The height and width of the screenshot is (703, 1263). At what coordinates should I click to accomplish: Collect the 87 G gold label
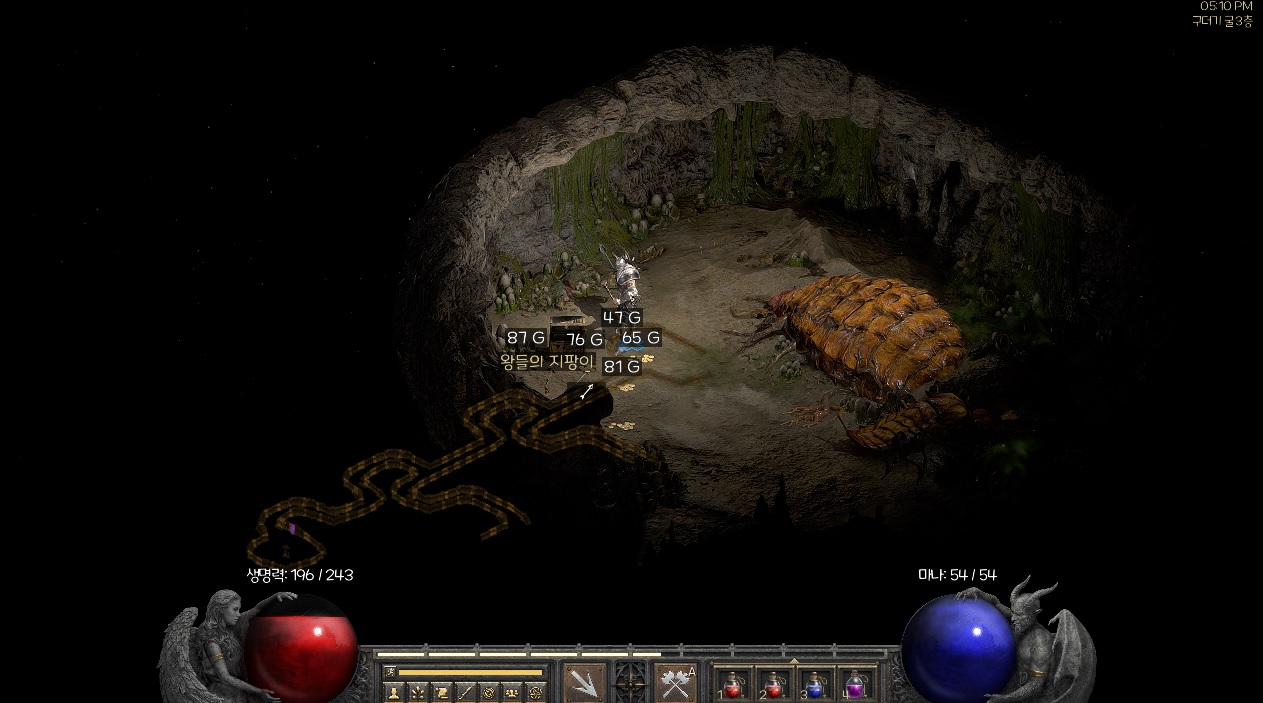tap(526, 337)
